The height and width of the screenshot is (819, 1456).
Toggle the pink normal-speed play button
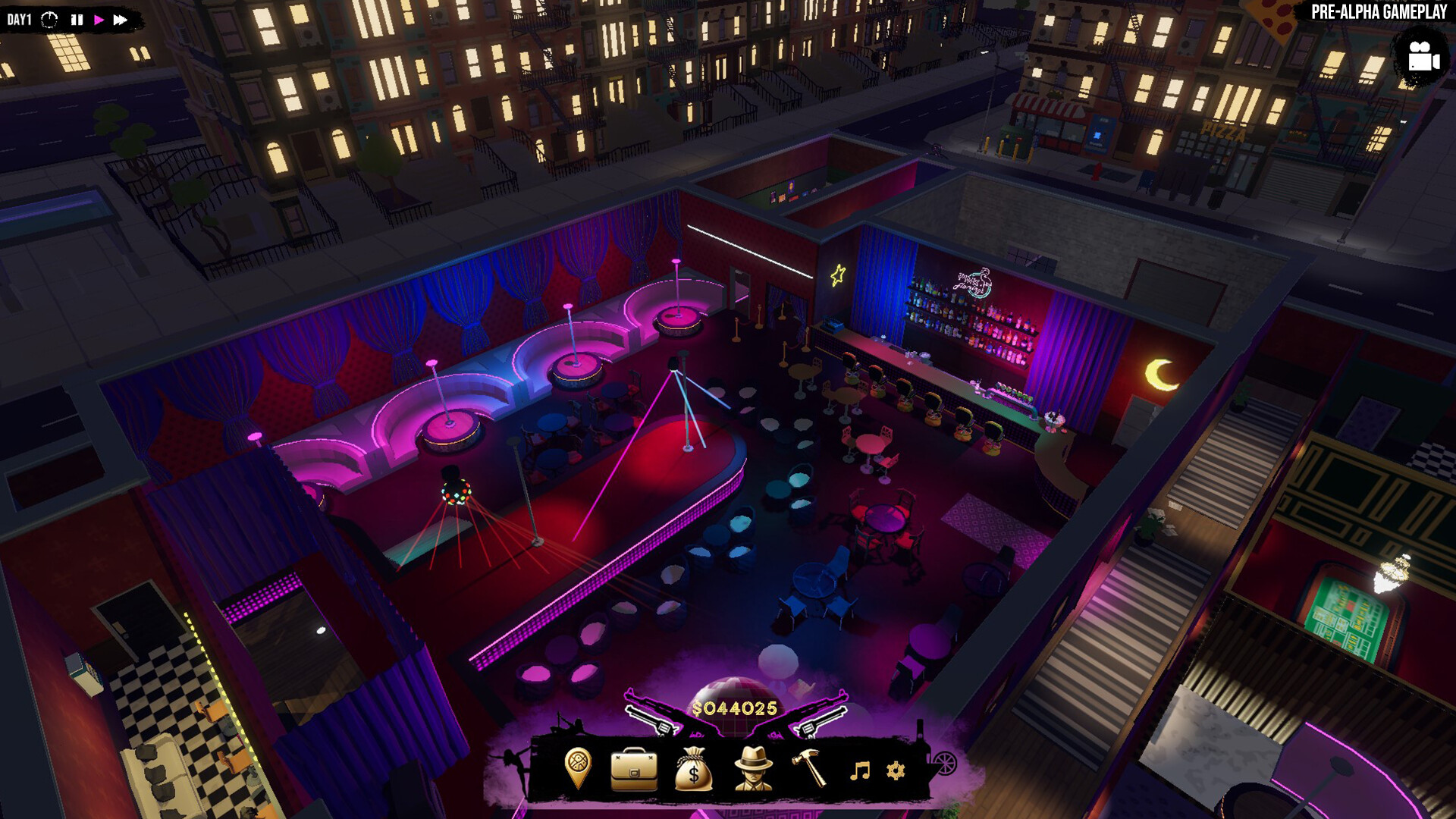coord(99,20)
